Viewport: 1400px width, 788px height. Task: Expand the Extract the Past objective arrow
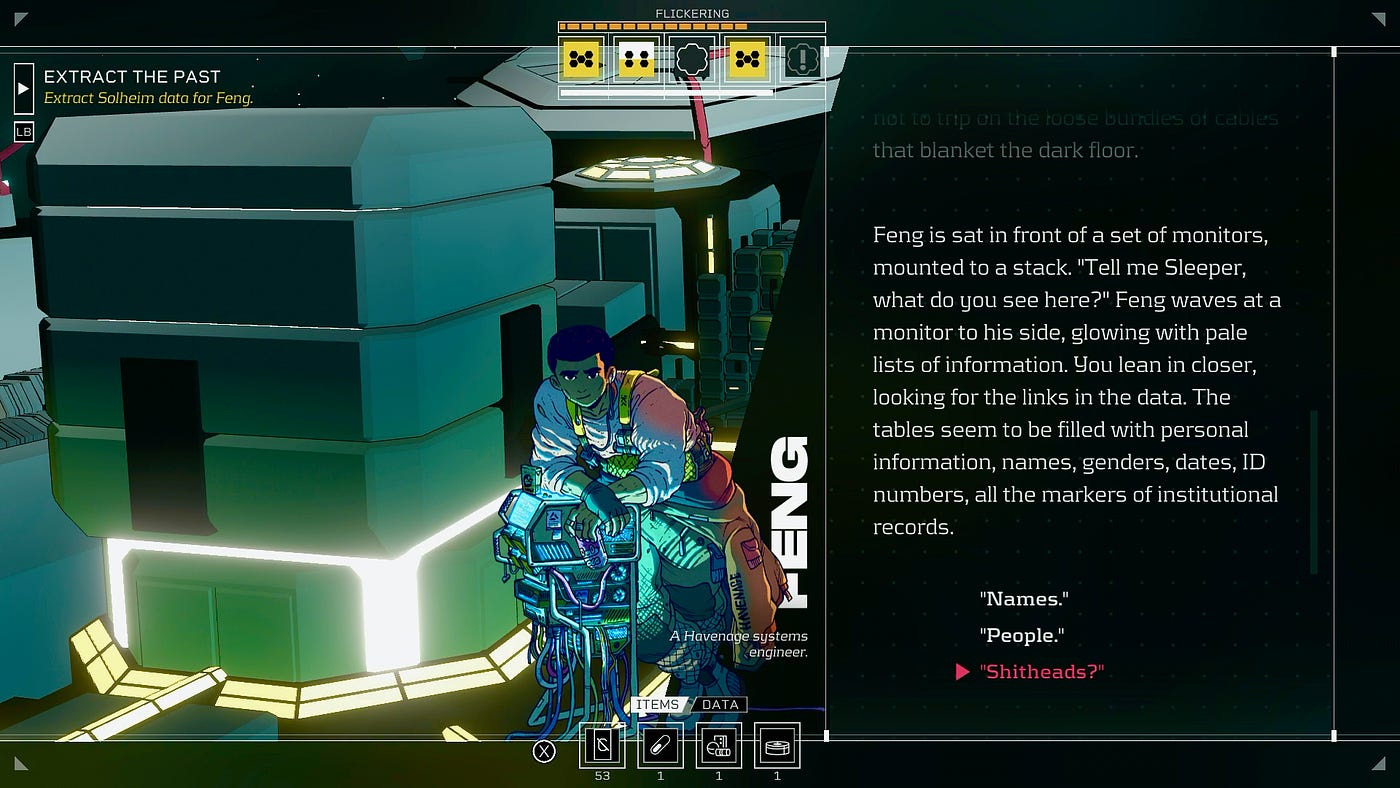pos(24,87)
